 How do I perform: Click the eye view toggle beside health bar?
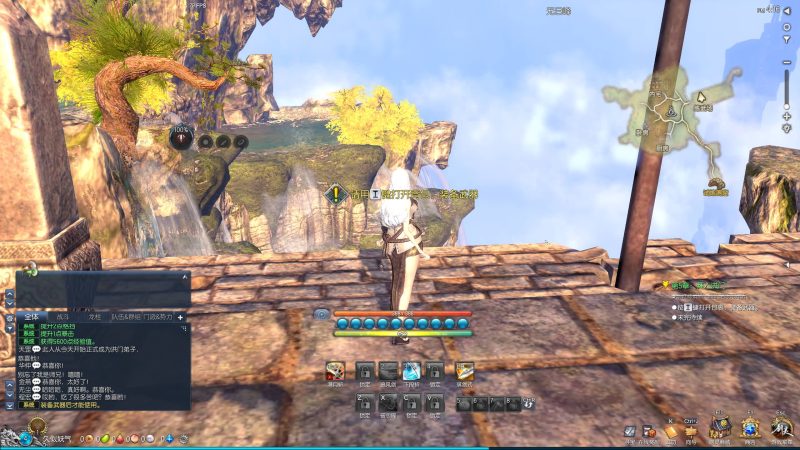pyautogui.click(x=322, y=314)
